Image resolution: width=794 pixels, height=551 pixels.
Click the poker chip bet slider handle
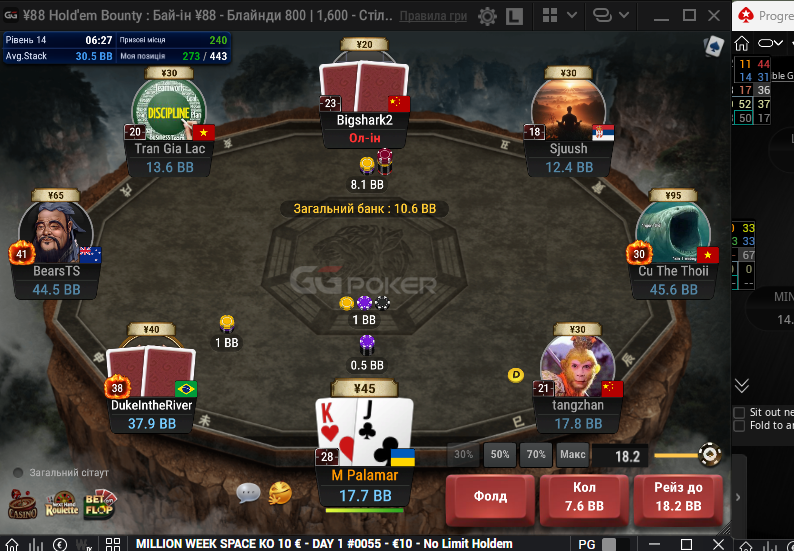tap(710, 455)
